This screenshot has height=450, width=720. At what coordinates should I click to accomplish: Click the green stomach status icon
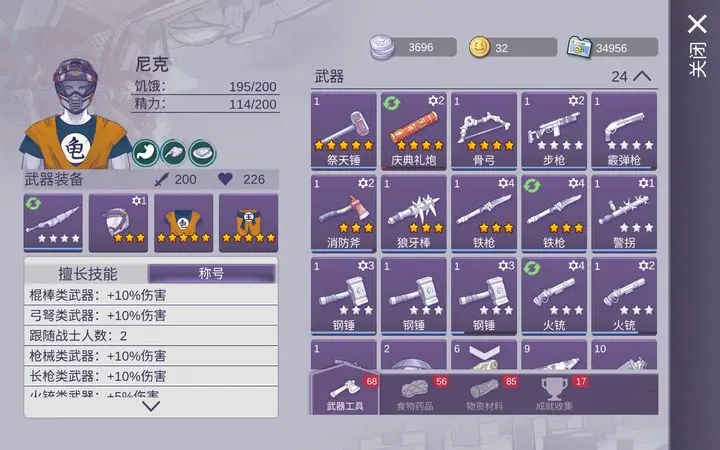146,152
